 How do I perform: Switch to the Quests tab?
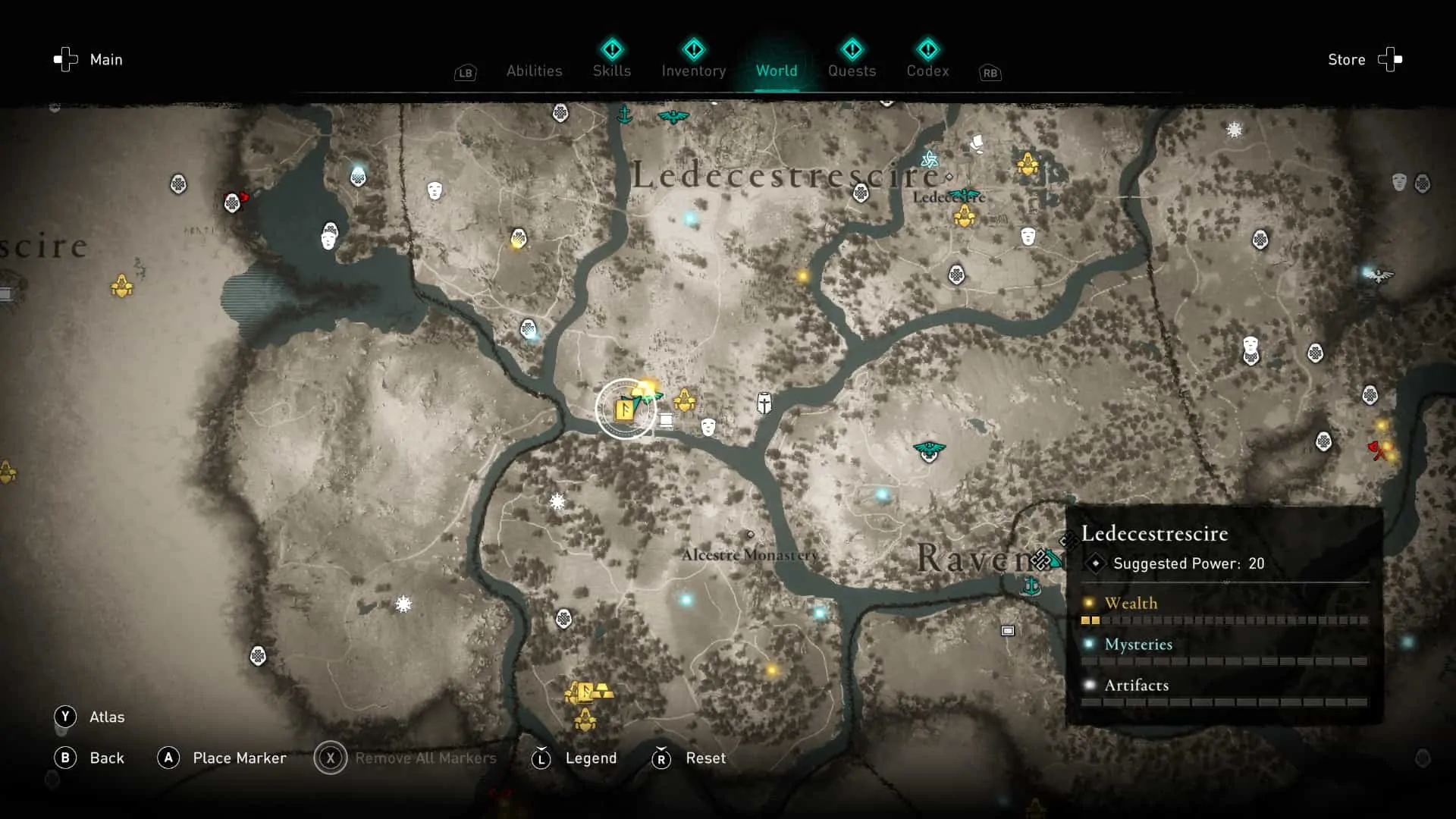[852, 71]
